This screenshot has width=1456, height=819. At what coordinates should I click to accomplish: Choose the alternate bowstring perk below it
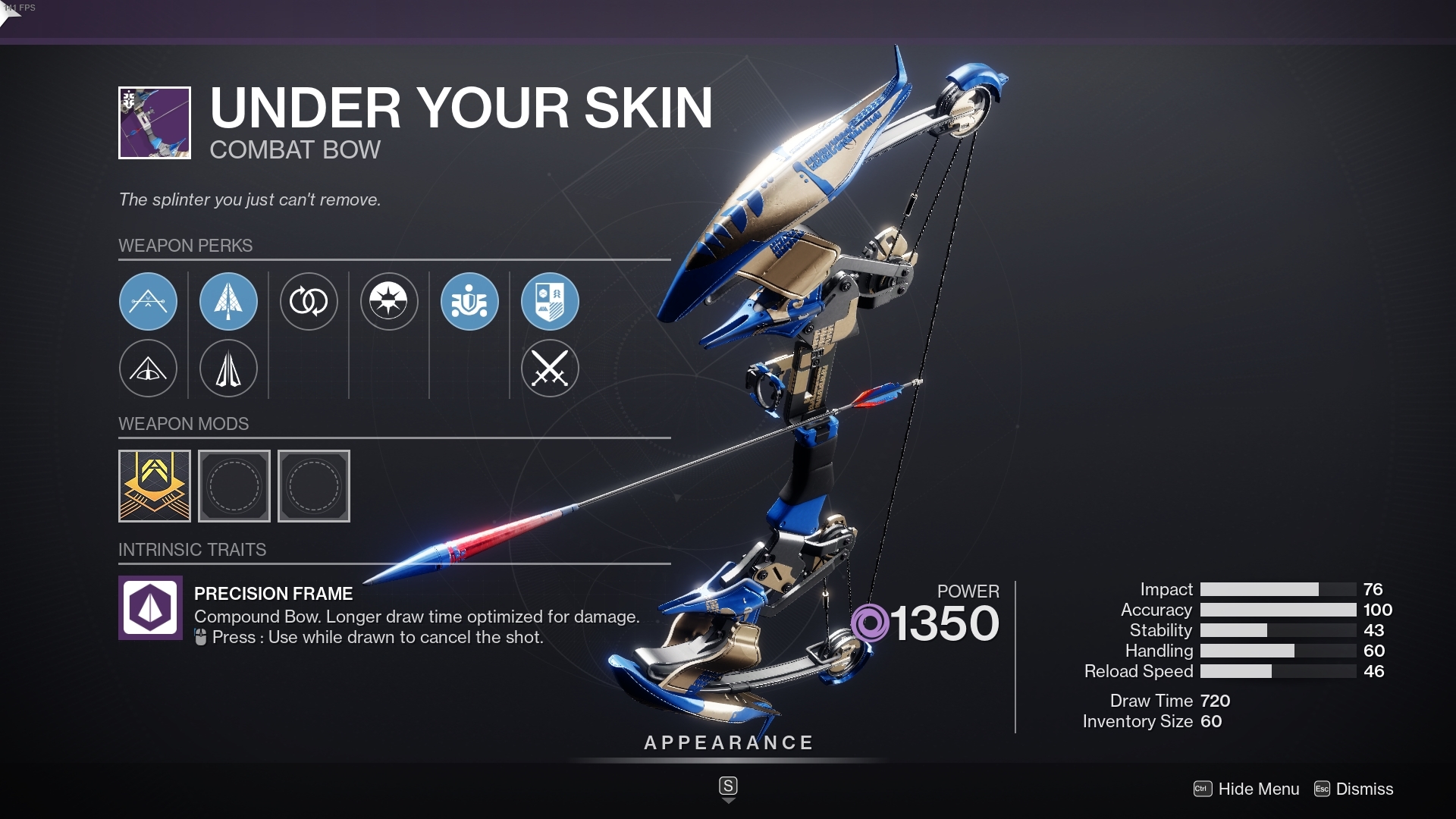coord(149,369)
